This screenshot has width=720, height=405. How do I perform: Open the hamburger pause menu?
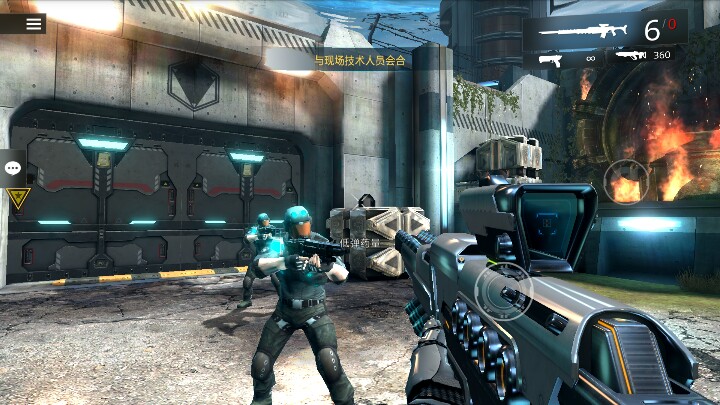(34, 24)
